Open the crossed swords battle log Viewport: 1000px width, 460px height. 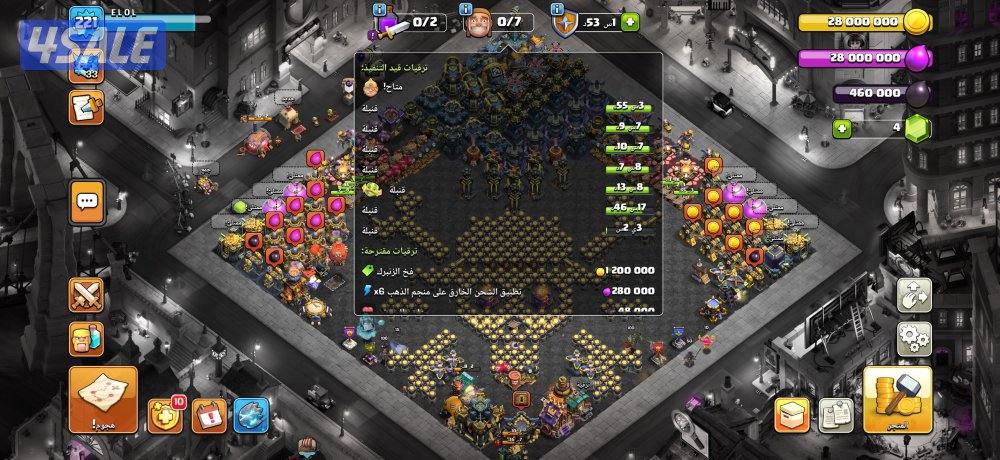click(87, 294)
